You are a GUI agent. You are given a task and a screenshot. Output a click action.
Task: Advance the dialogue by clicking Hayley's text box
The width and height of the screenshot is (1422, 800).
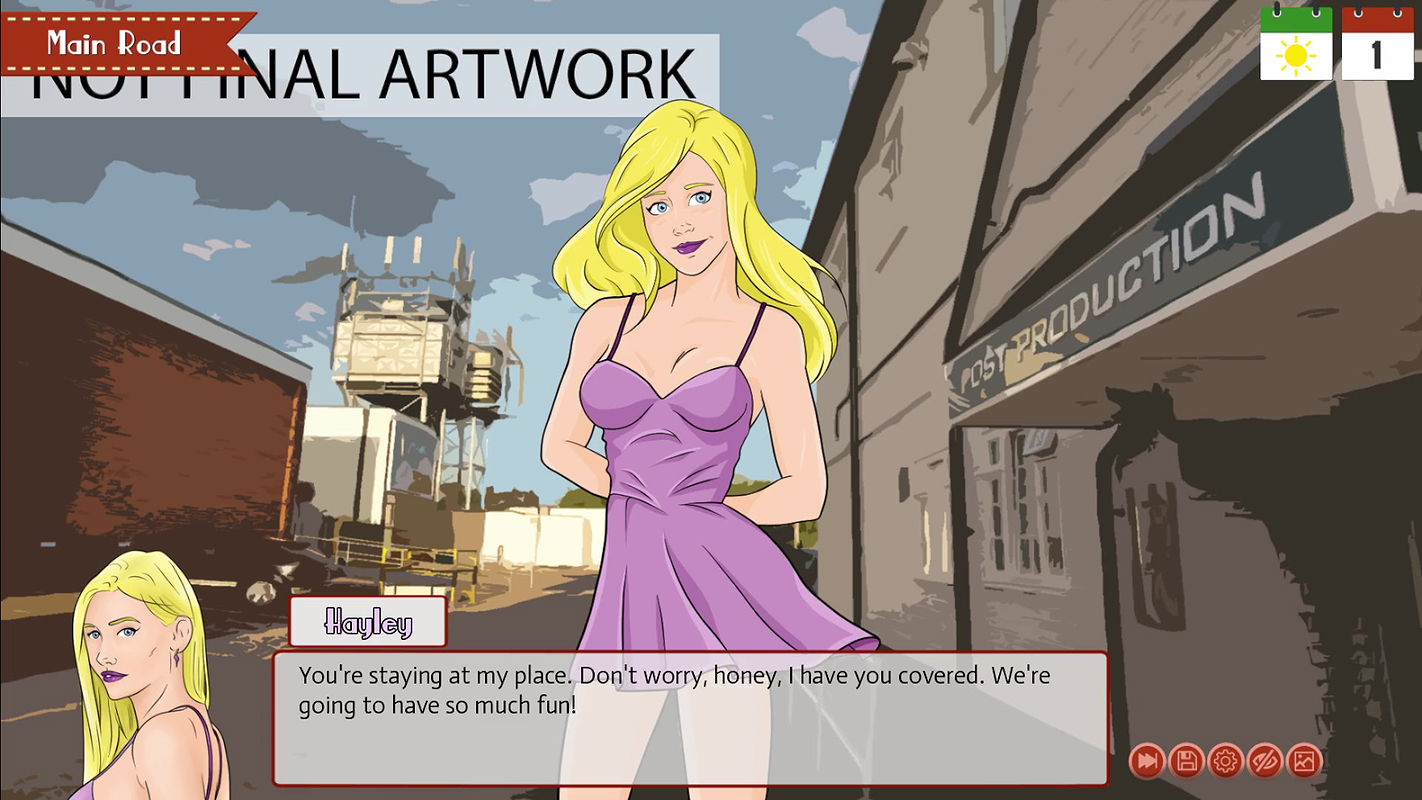click(x=690, y=718)
